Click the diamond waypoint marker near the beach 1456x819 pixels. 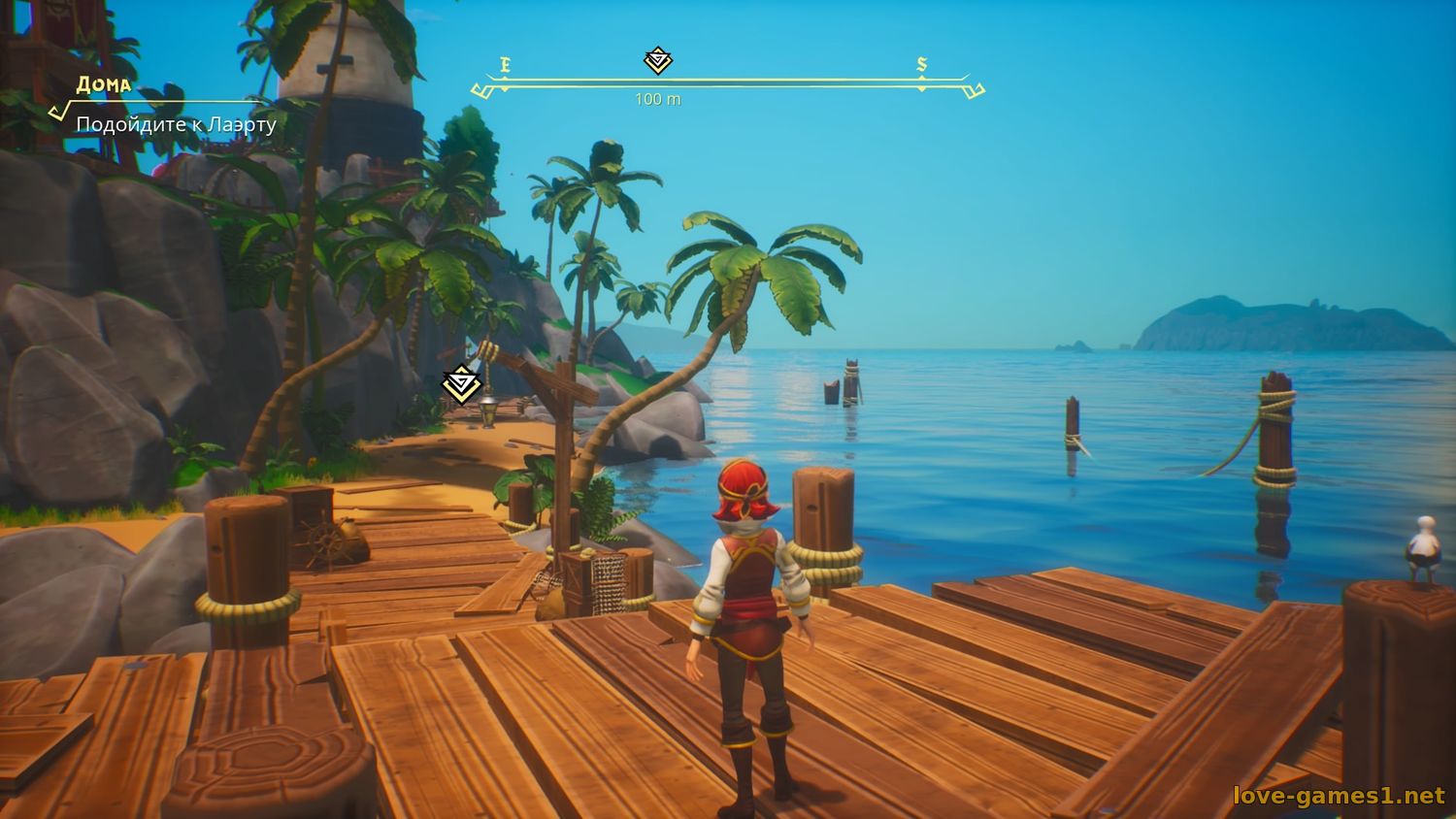tap(461, 384)
